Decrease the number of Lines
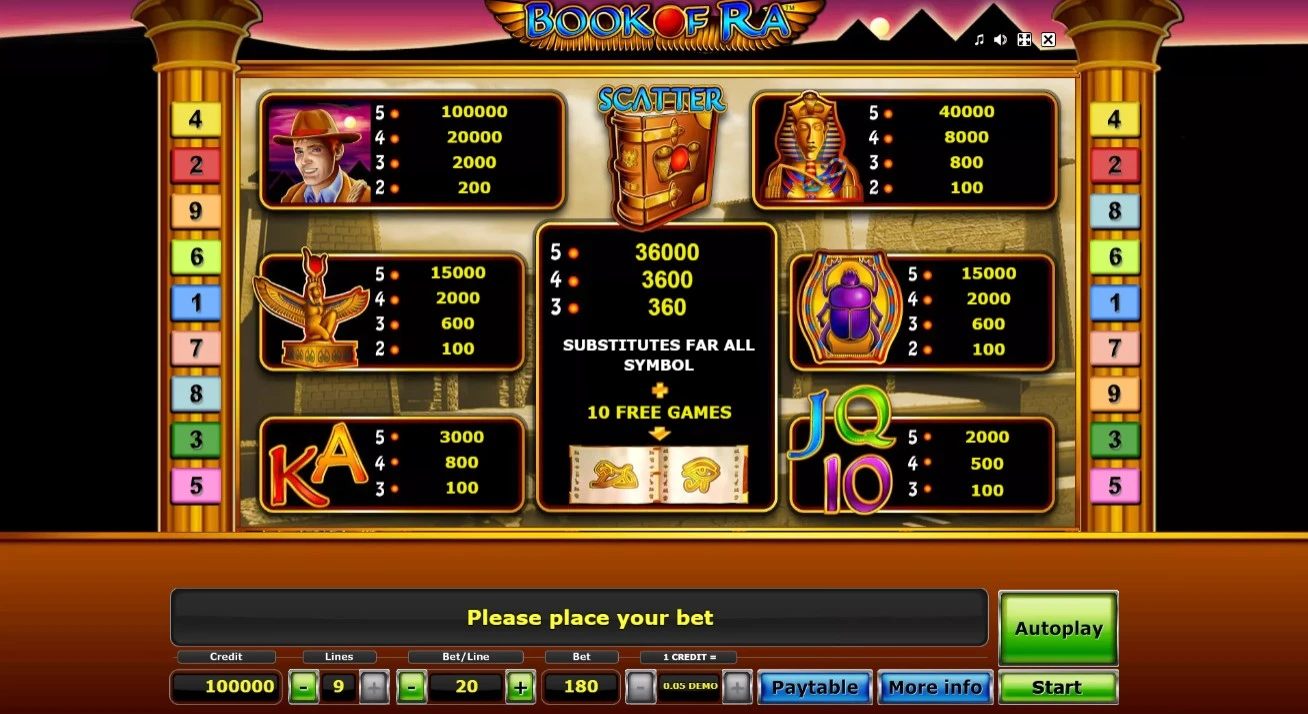 click(x=303, y=687)
